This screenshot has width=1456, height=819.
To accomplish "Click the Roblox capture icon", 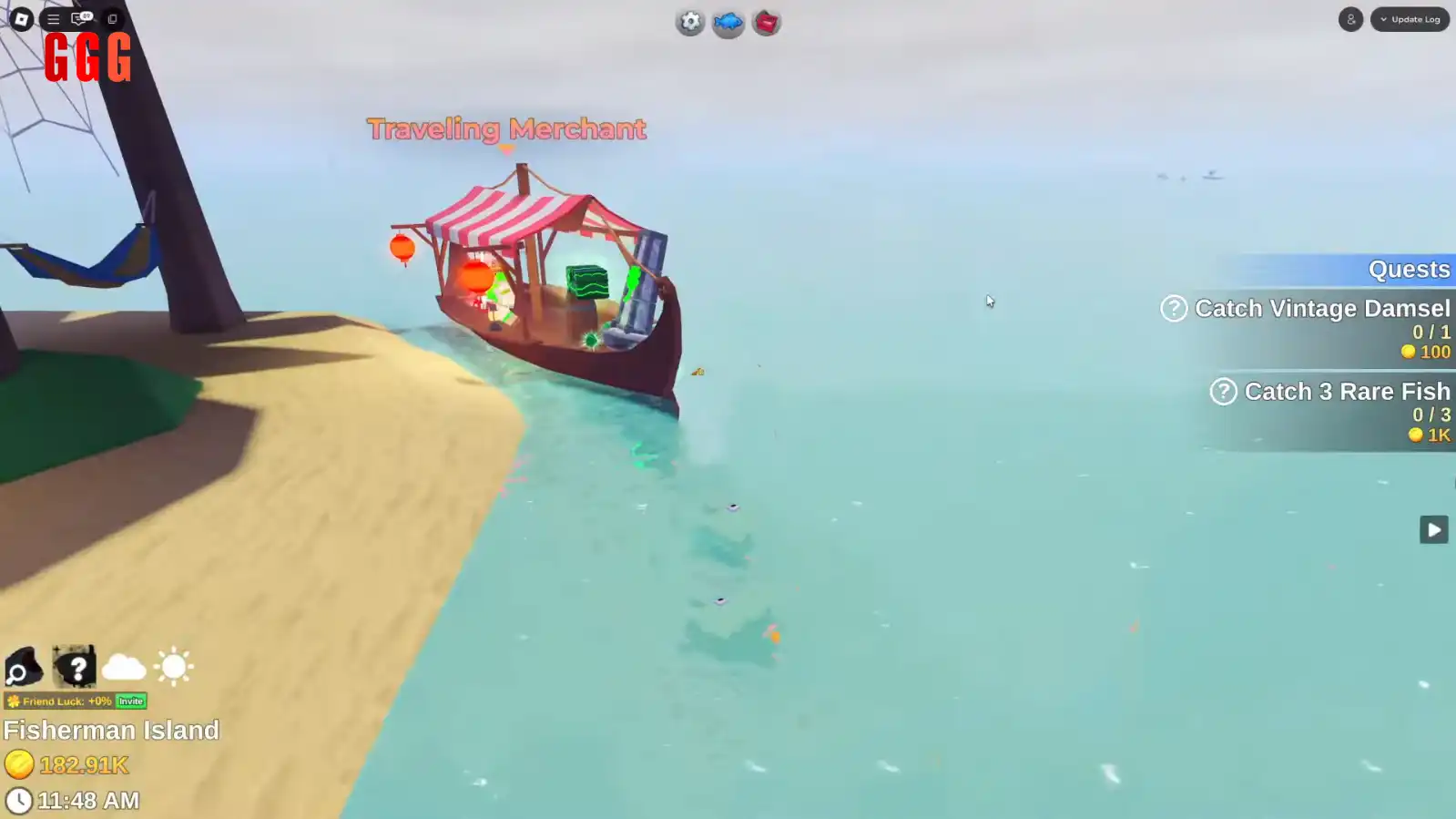I will tap(112, 18).
